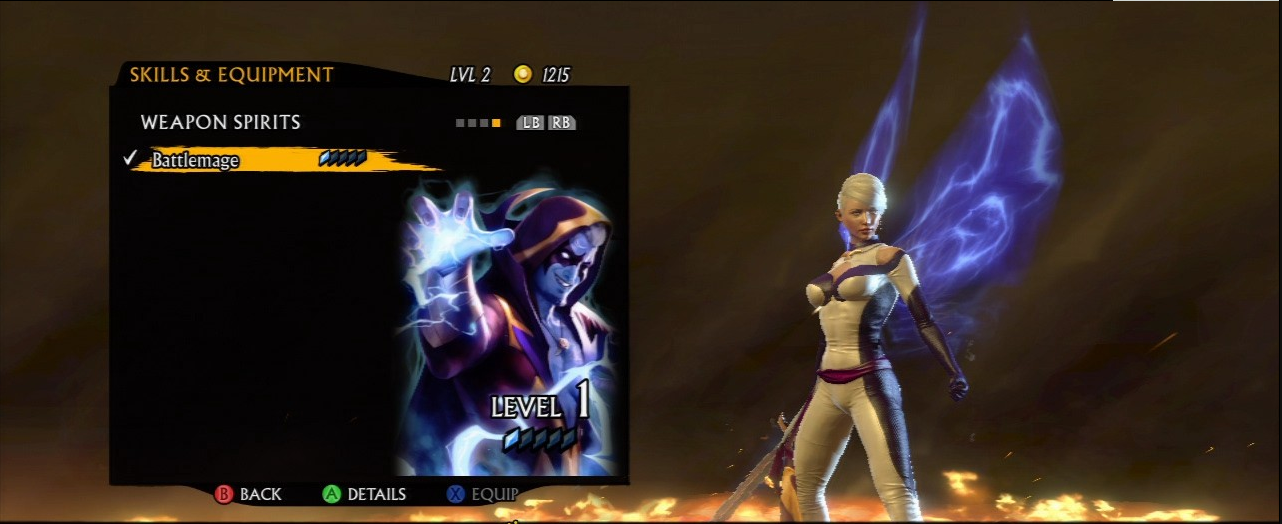Select the Battlemage weapon spirit entry
Viewport: 1282px width, 524px height.
point(196,160)
